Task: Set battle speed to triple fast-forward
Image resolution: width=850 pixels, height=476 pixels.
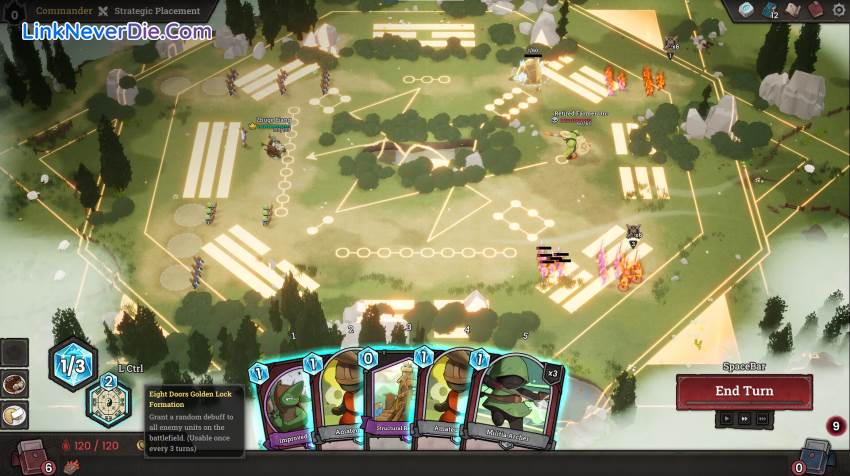Action: coord(764,420)
